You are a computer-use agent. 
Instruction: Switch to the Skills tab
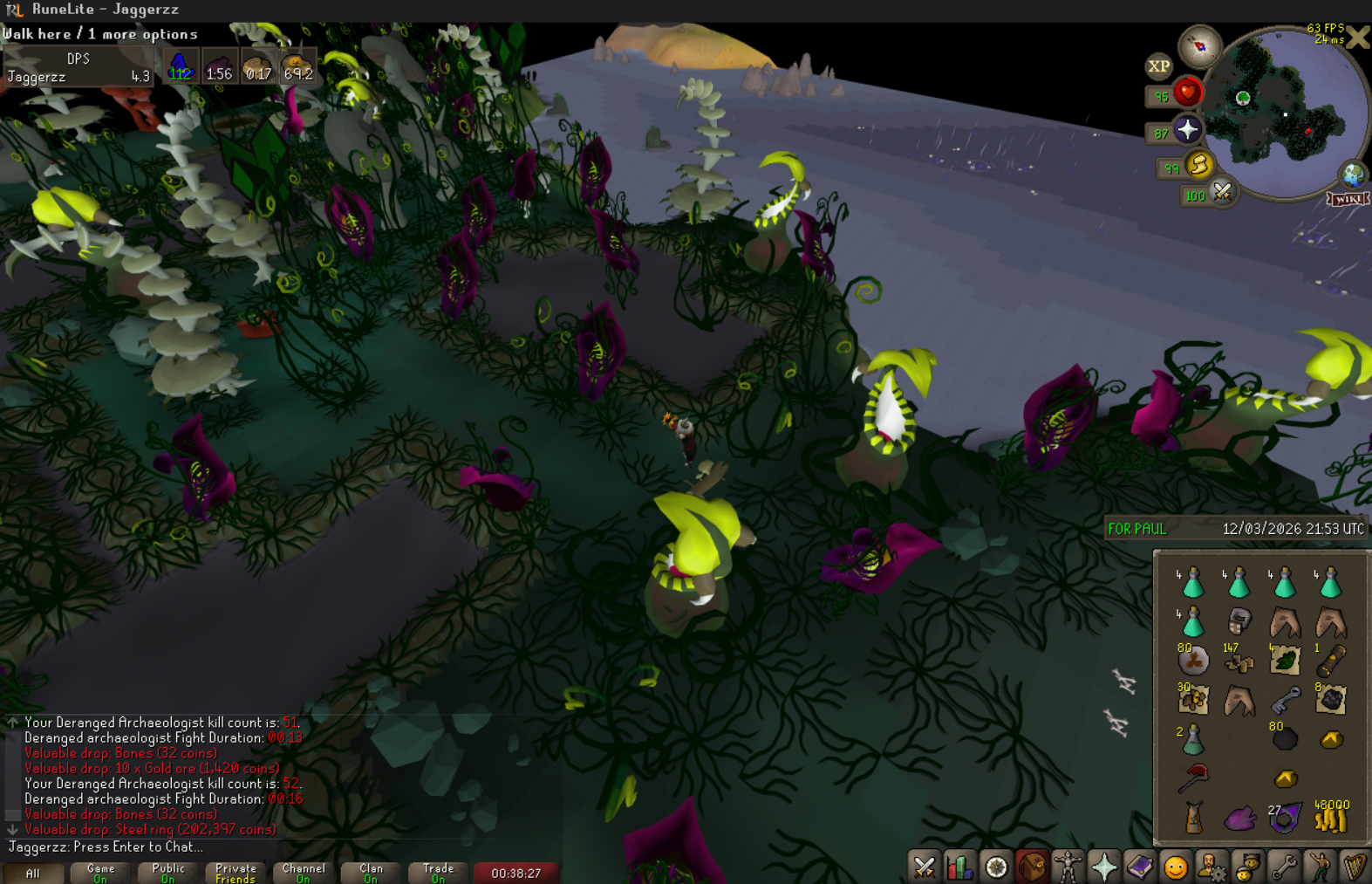point(959,867)
